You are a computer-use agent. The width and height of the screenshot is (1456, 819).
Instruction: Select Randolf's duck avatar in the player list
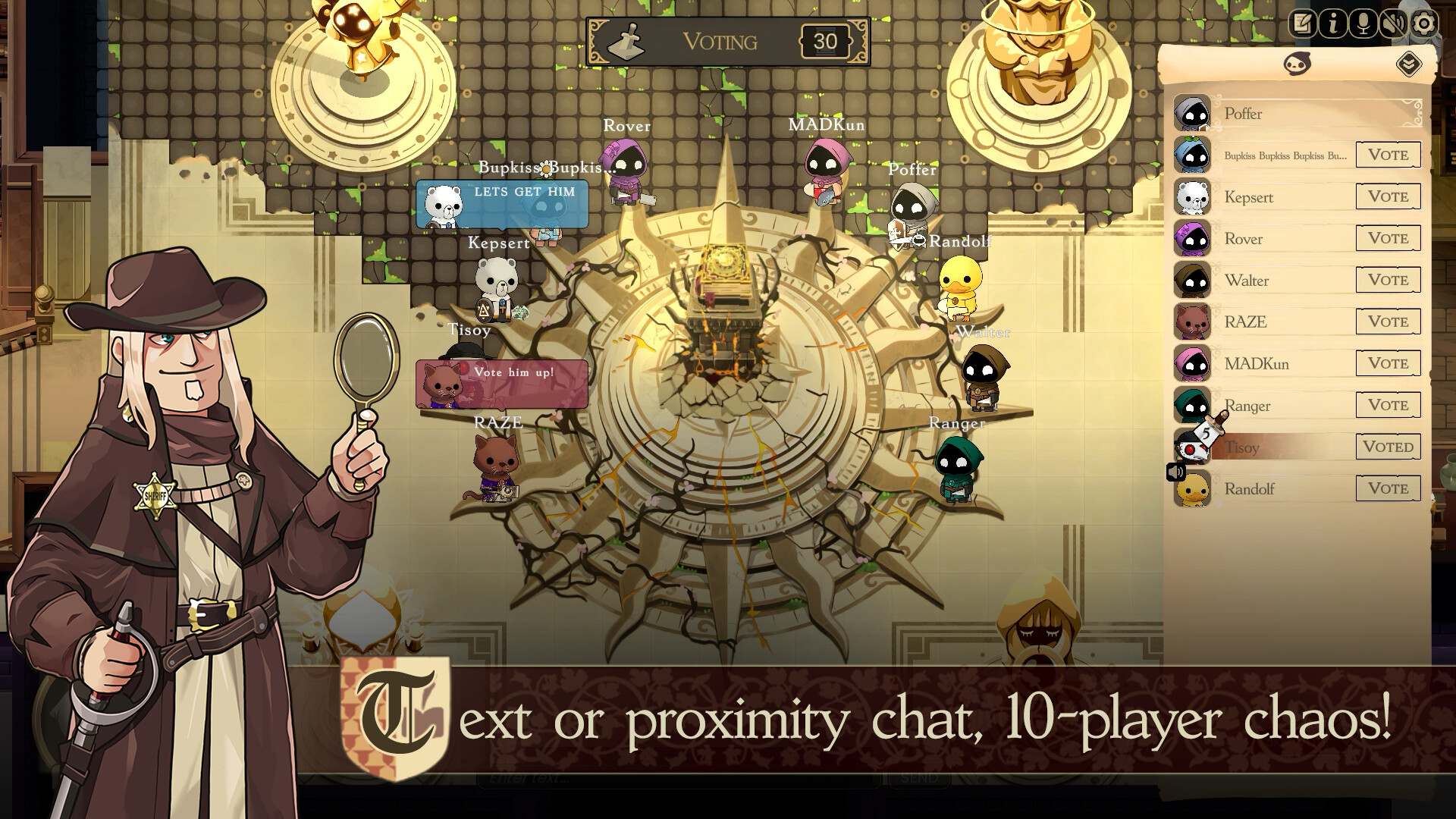(1193, 490)
